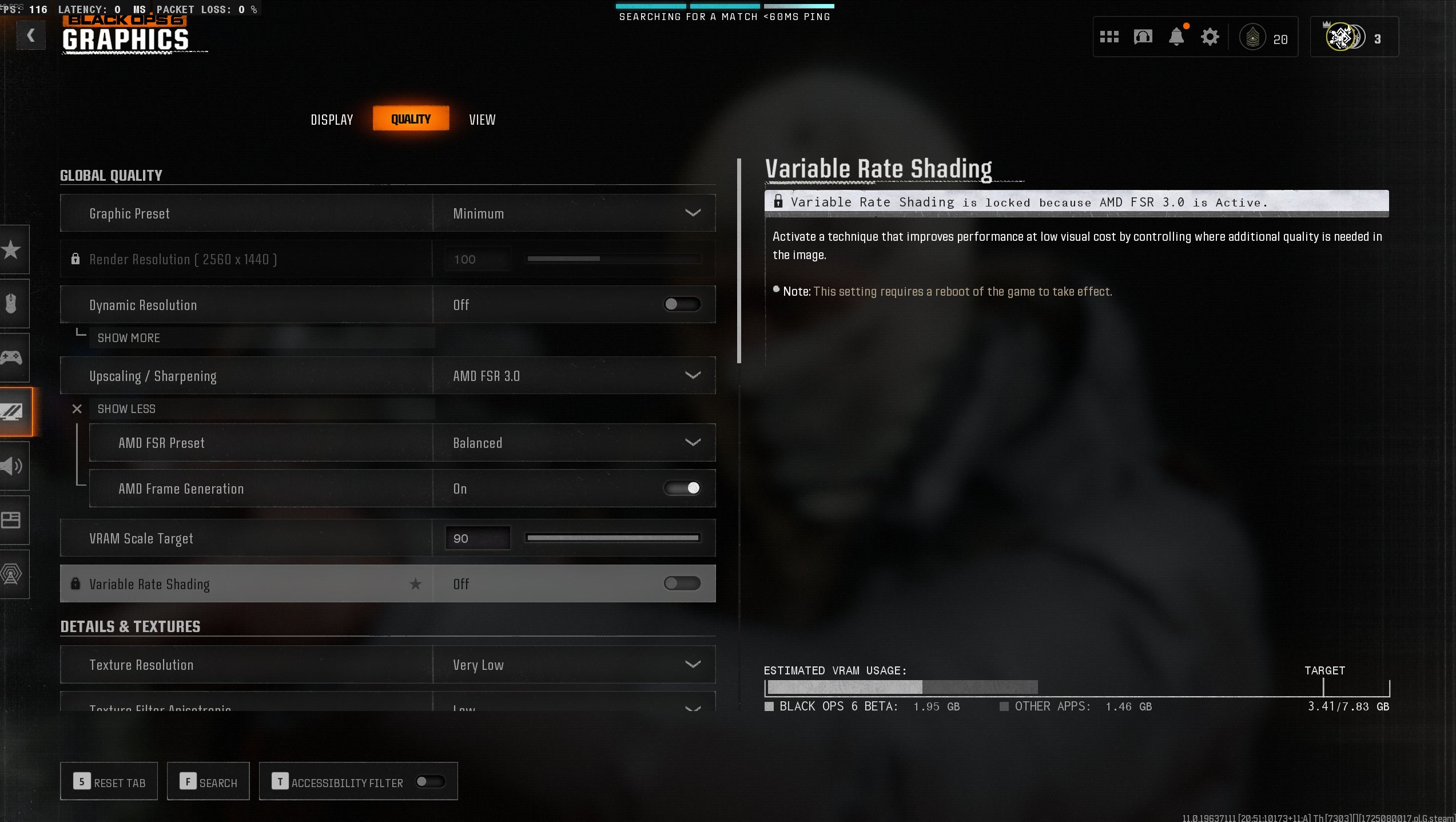Screen dimensions: 1456x822
Task: Open audio settings via speaker icon
Action: (x=14, y=467)
